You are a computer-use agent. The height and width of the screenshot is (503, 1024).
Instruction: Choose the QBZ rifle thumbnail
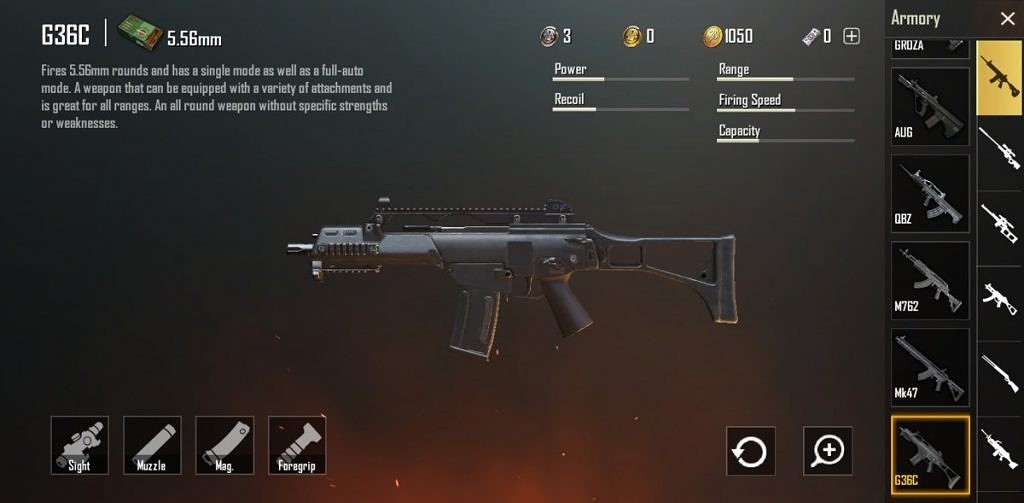pos(930,193)
